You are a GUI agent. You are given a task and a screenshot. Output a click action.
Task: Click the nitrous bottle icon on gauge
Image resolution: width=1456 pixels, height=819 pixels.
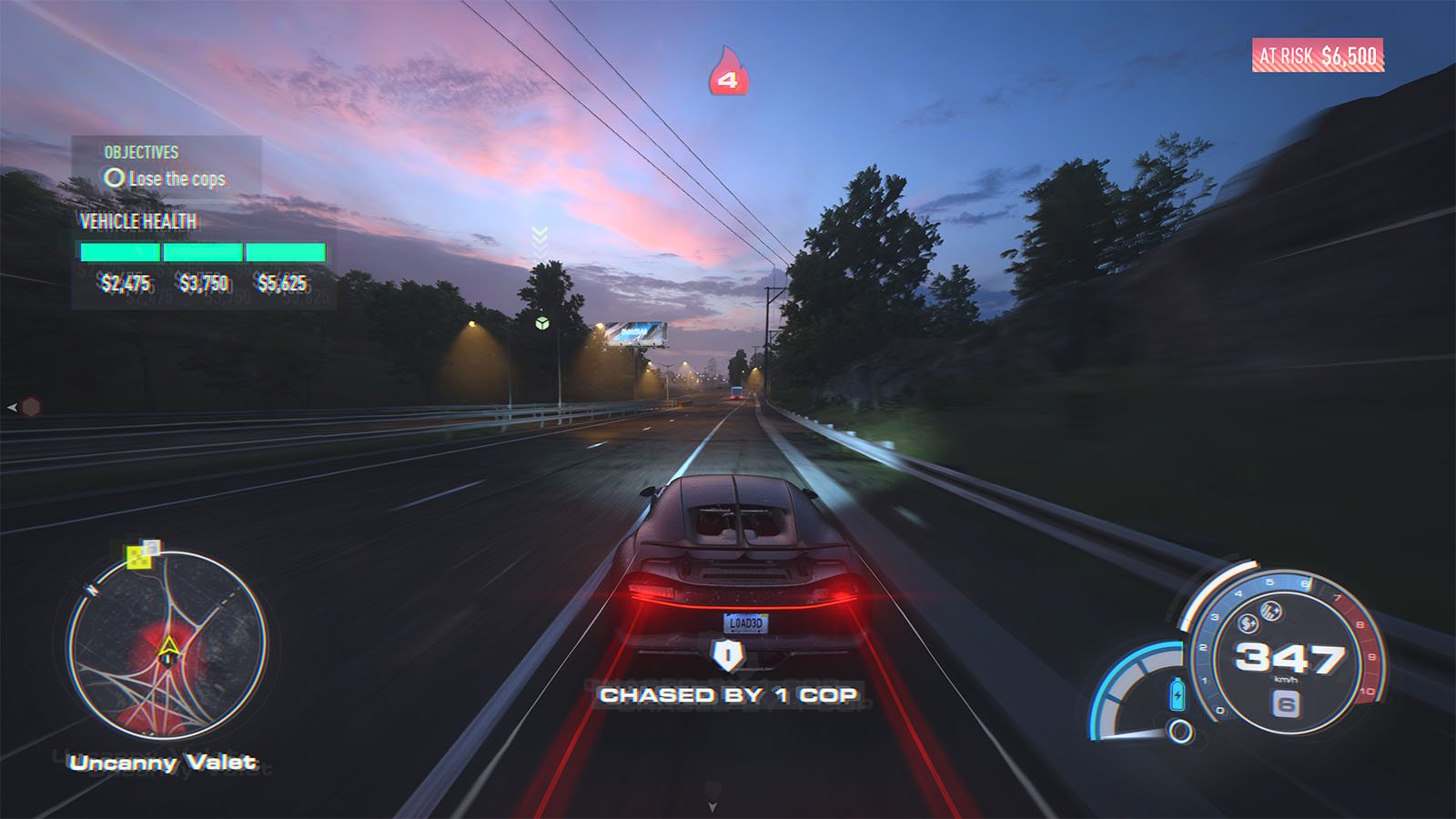pos(1178,694)
